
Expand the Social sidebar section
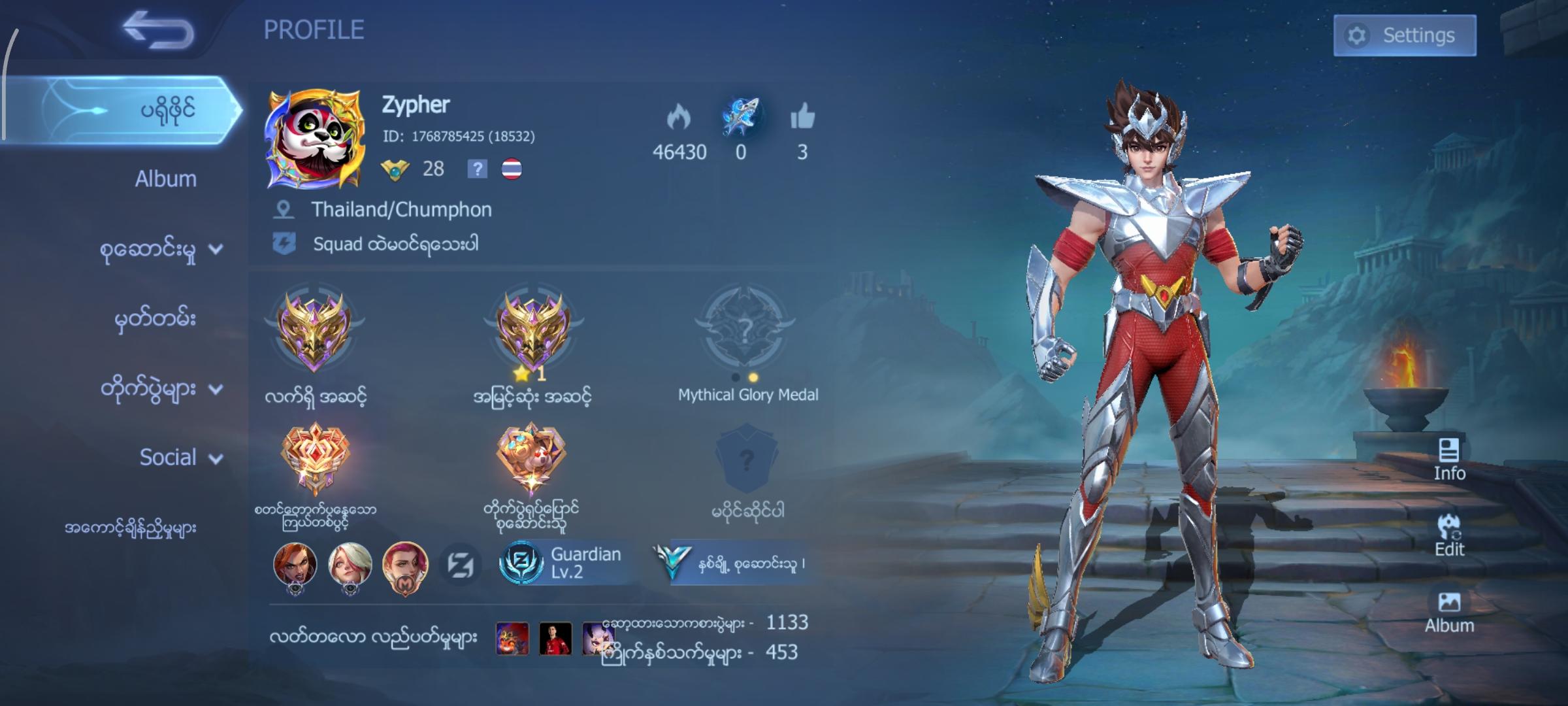coord(175,458)
